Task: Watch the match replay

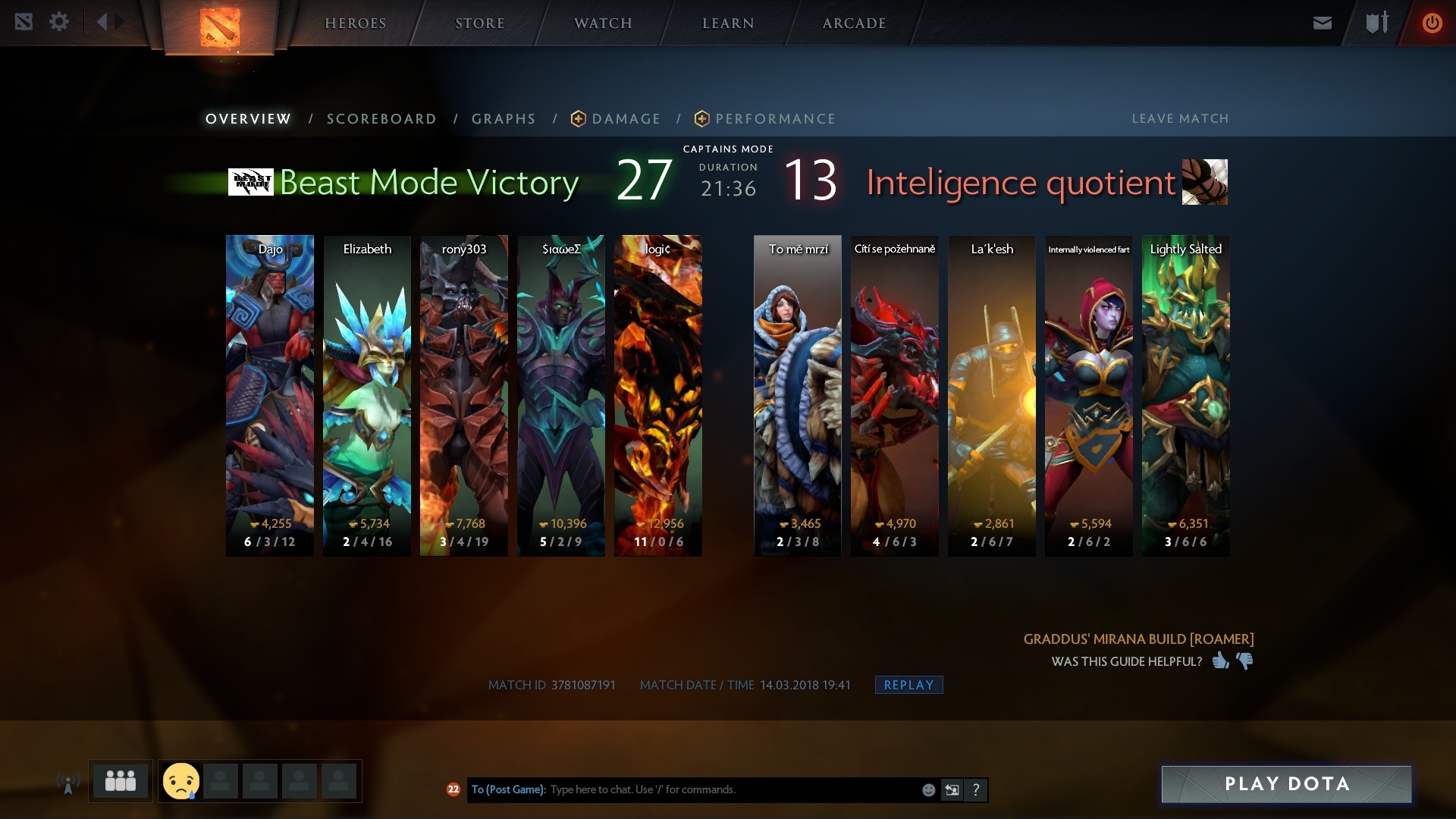Action: point(908,685)
